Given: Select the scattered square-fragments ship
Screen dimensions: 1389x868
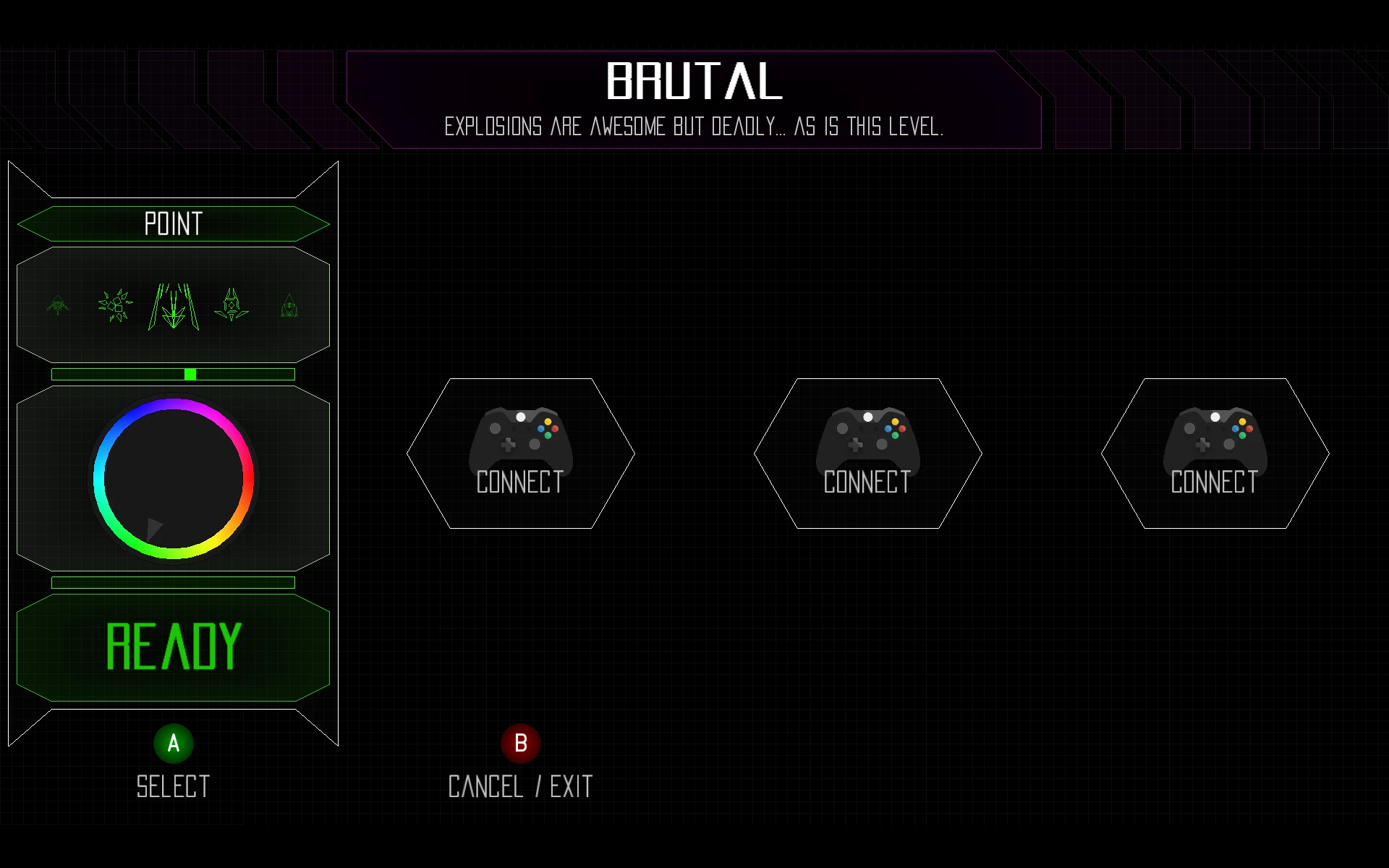Looking at the screenshot, I should pyautogui.click(x=115, y=306).
